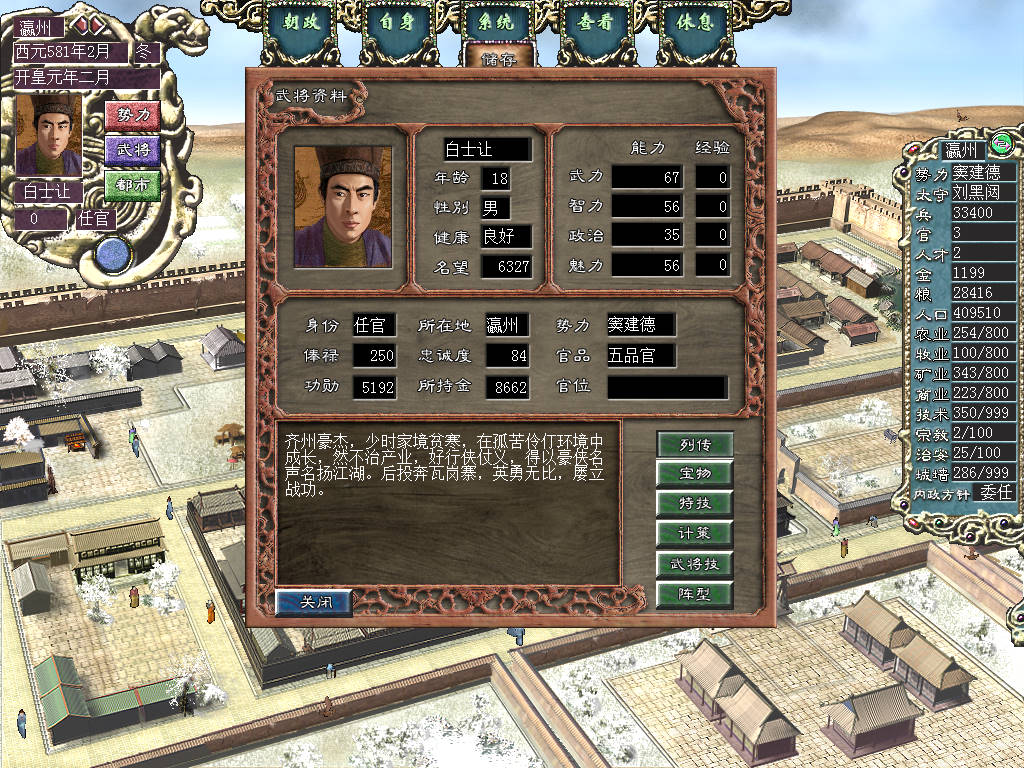Close the officer info panel with 关闭
Viewport: 1024px width, 768px height.
pos(313,602)
